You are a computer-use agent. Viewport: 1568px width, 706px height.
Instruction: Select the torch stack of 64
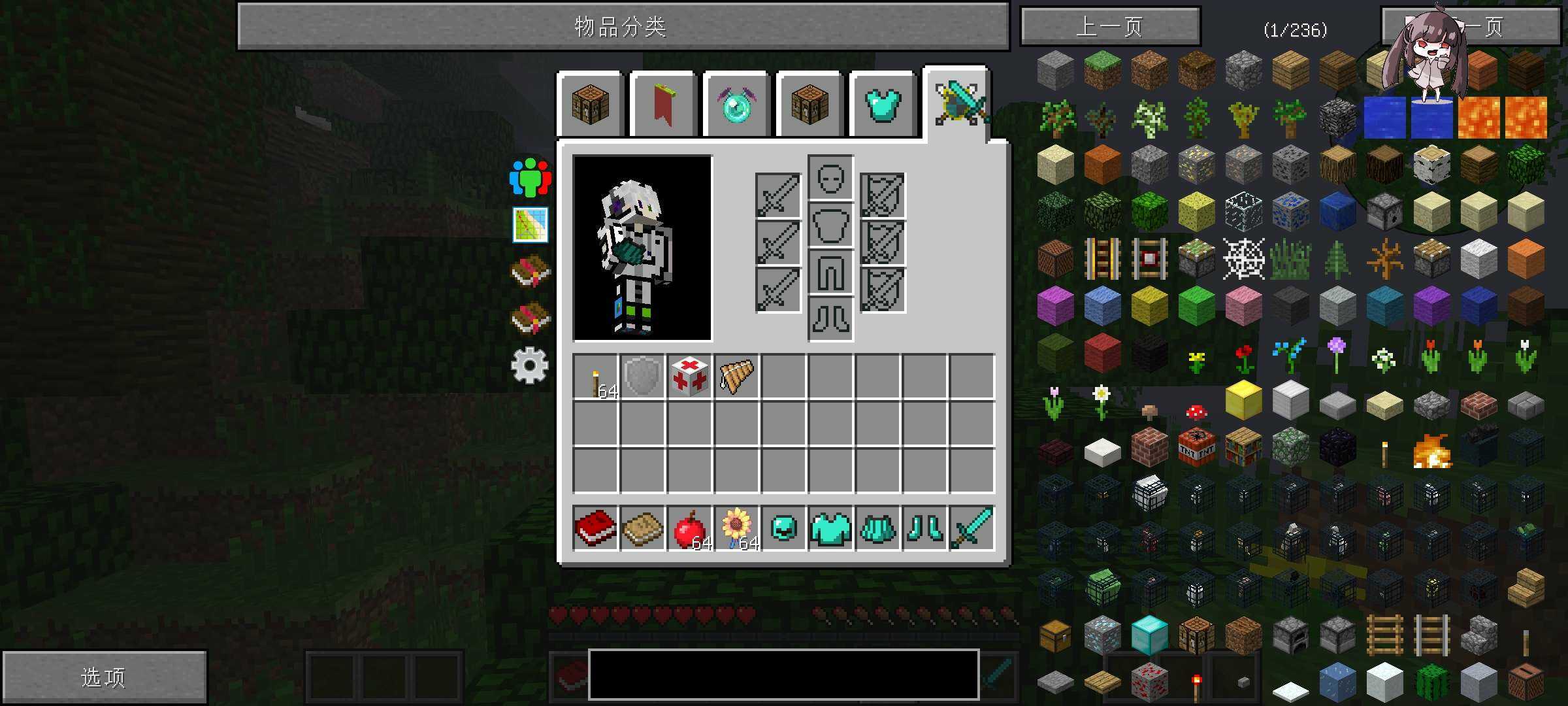pyautogui.click(x=595, y=377)
